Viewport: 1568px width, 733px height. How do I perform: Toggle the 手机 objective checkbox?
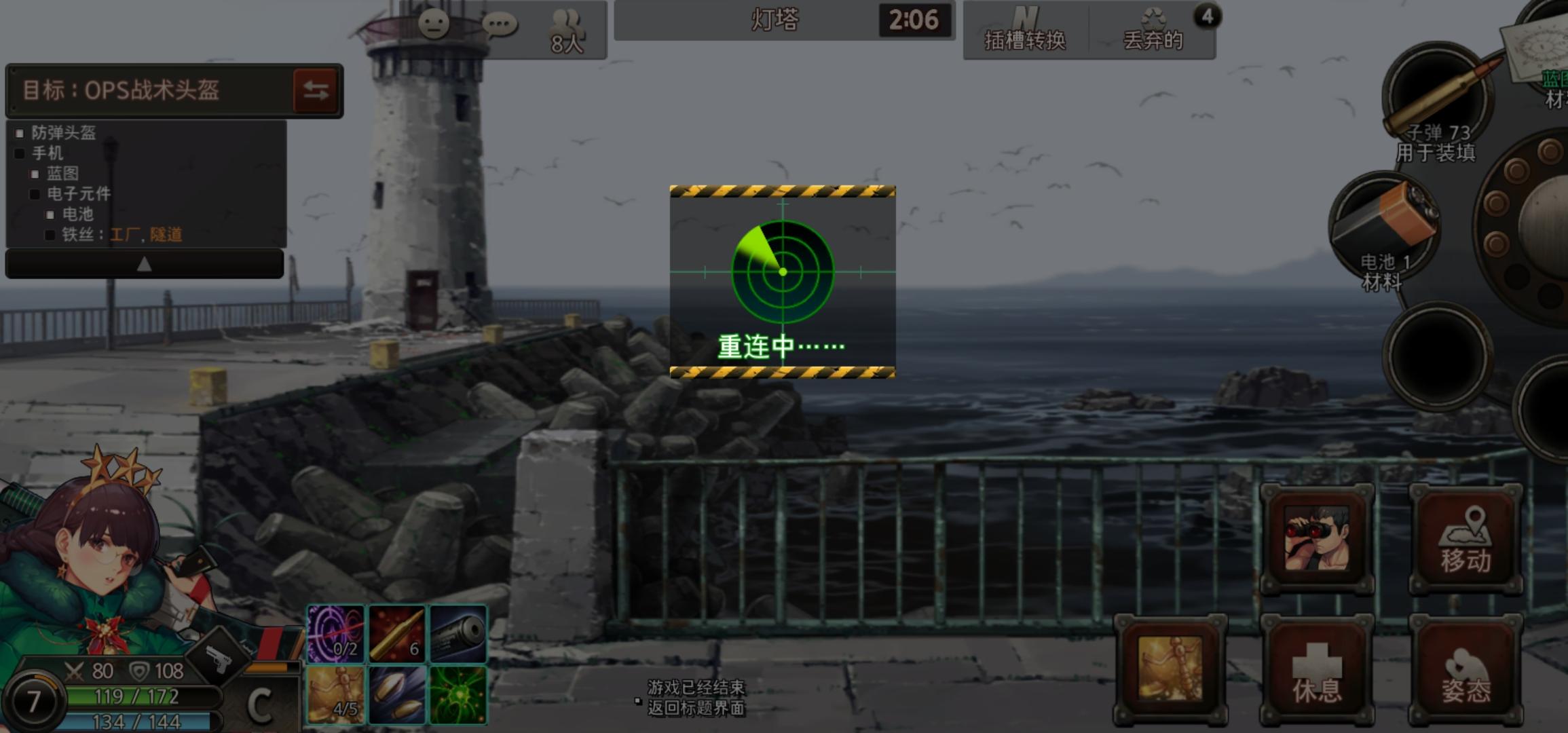18,153
